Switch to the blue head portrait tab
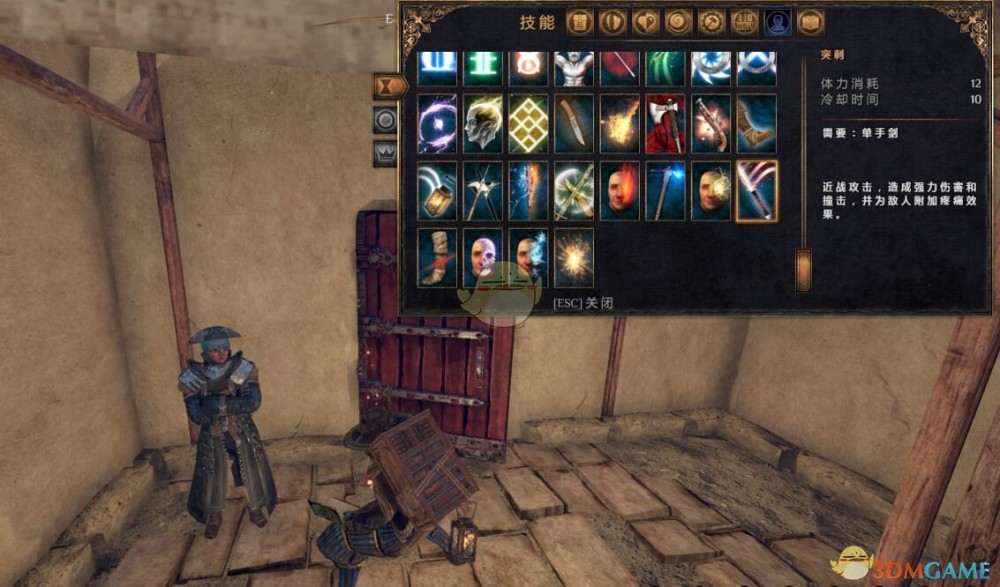Screen dimensions: 1000x587 pos(777,22)
